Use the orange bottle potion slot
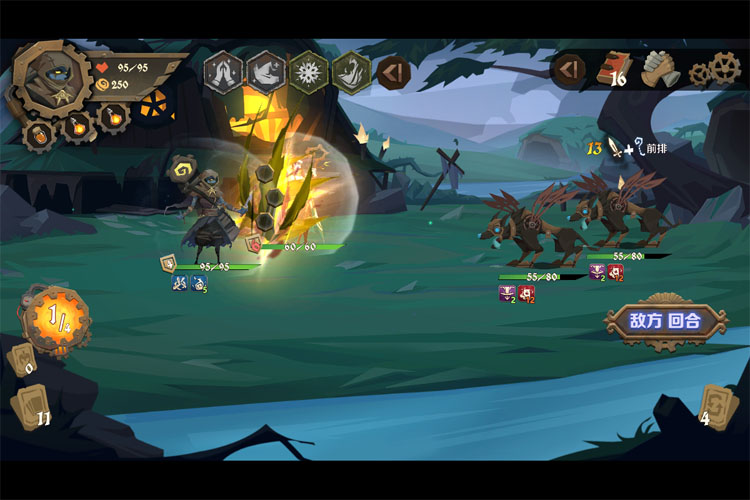Screen dimensions: 750x500 (40, 135)
